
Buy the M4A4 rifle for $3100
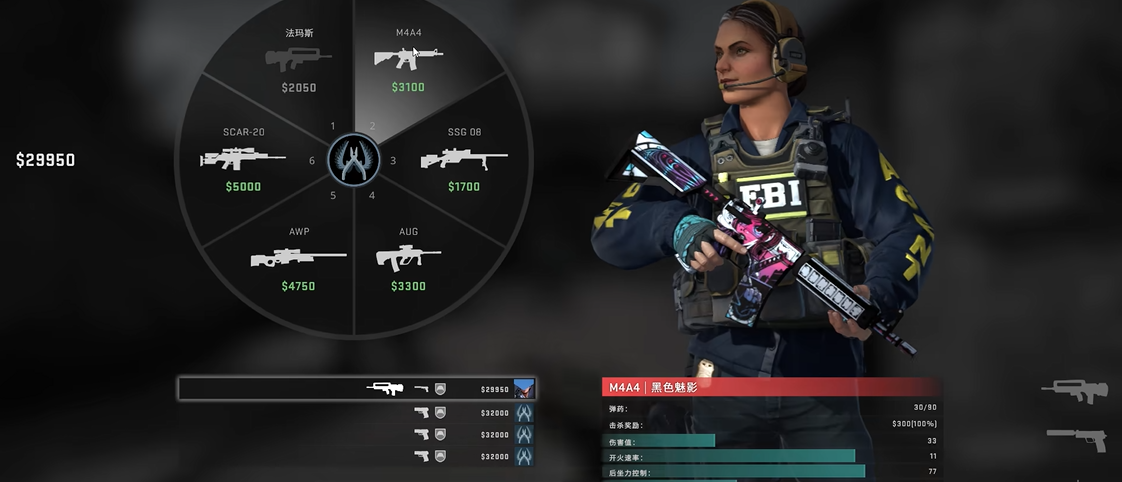408,60
